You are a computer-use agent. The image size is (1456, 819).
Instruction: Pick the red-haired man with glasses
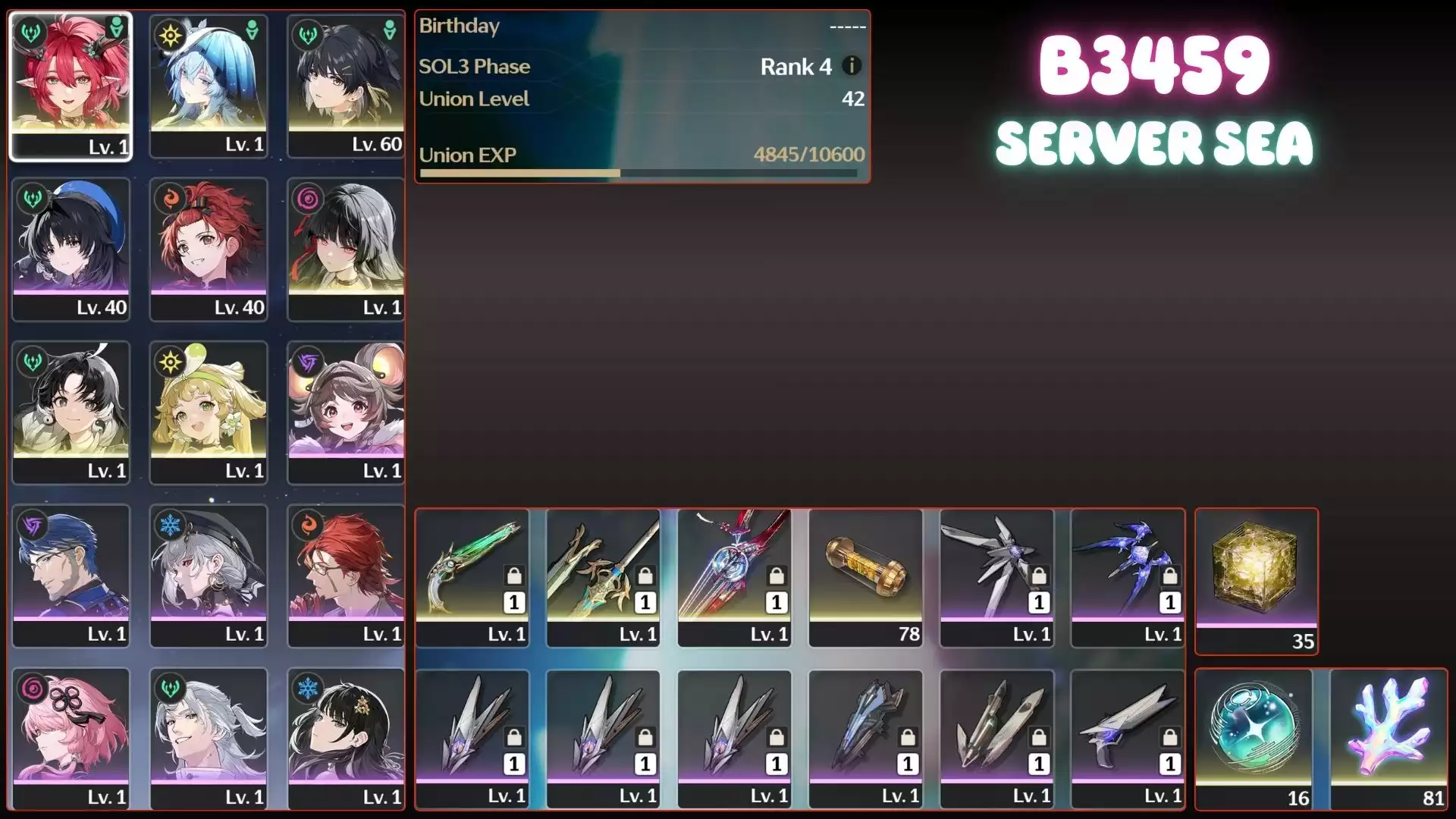click(x=346, y=575)
